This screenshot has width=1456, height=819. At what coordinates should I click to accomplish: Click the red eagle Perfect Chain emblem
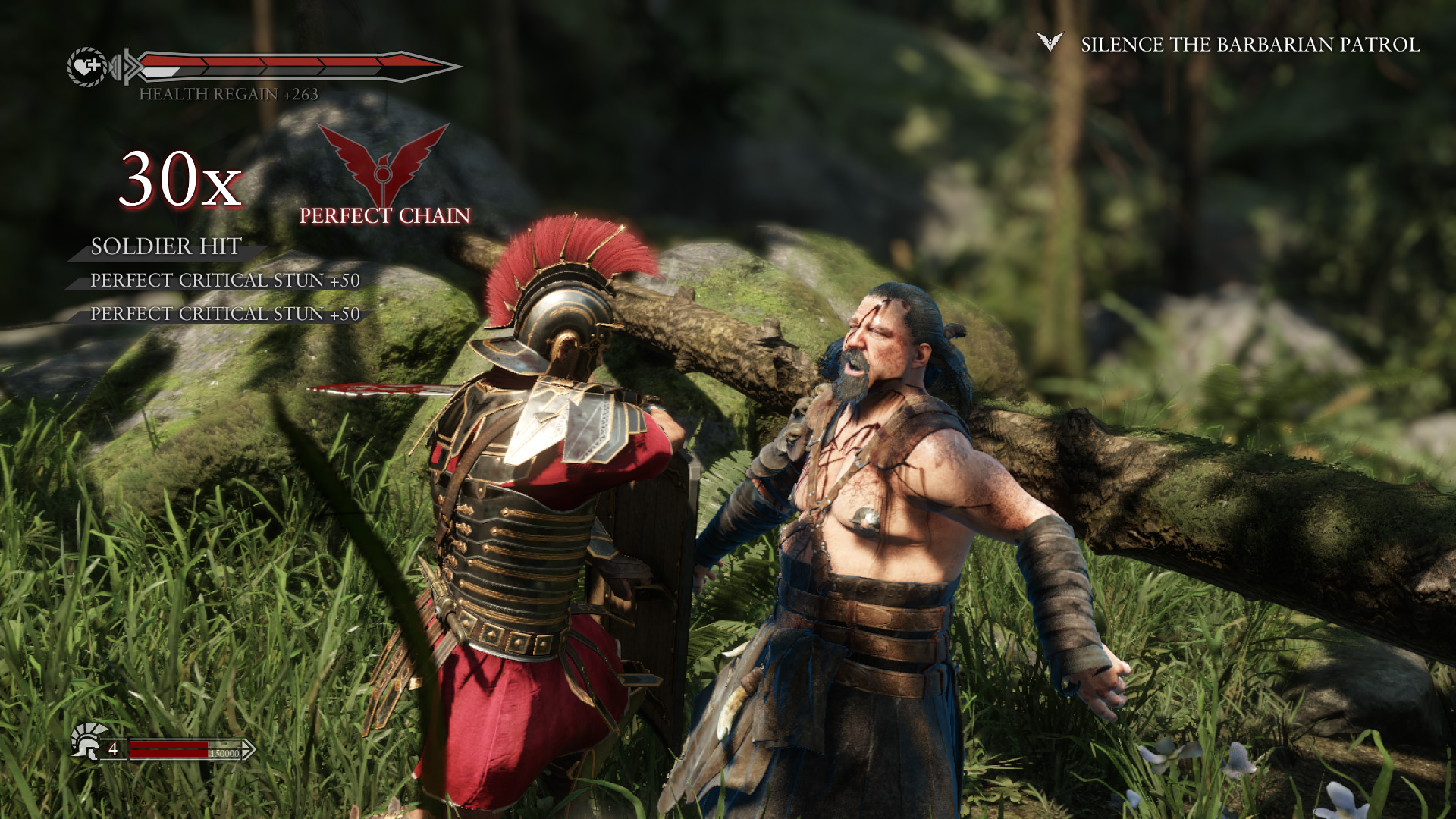coord(384,164)
